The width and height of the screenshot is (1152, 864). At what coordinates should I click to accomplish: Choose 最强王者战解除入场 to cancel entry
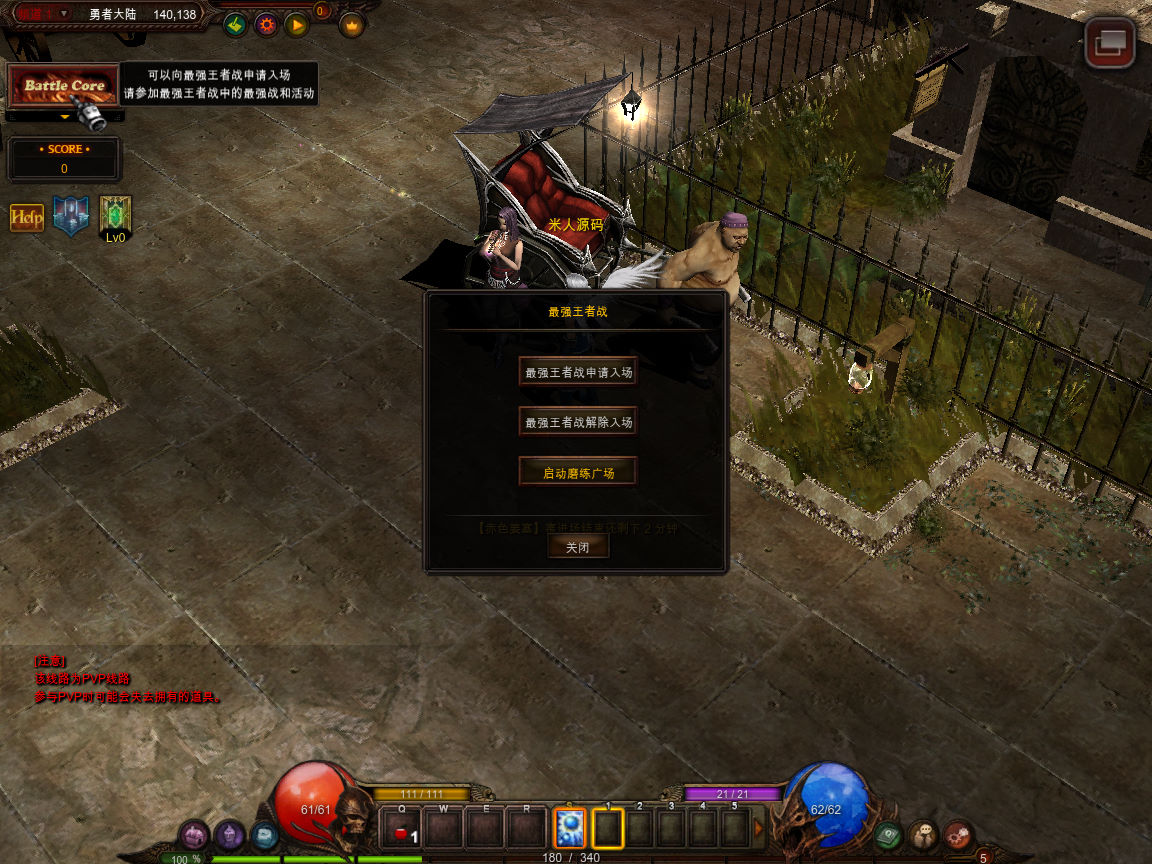point(578,422)
